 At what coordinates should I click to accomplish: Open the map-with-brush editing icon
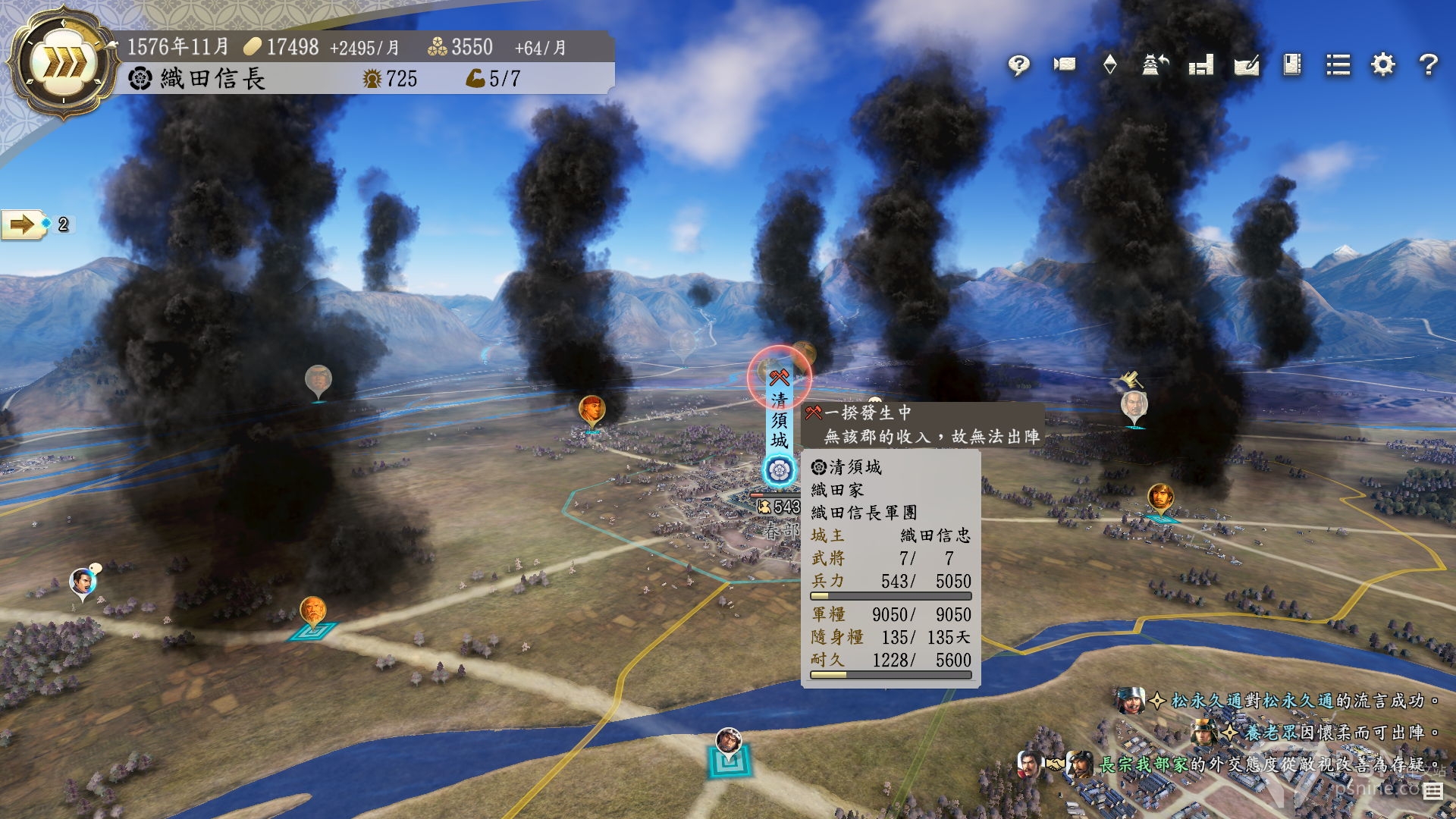coord(1246,65)
